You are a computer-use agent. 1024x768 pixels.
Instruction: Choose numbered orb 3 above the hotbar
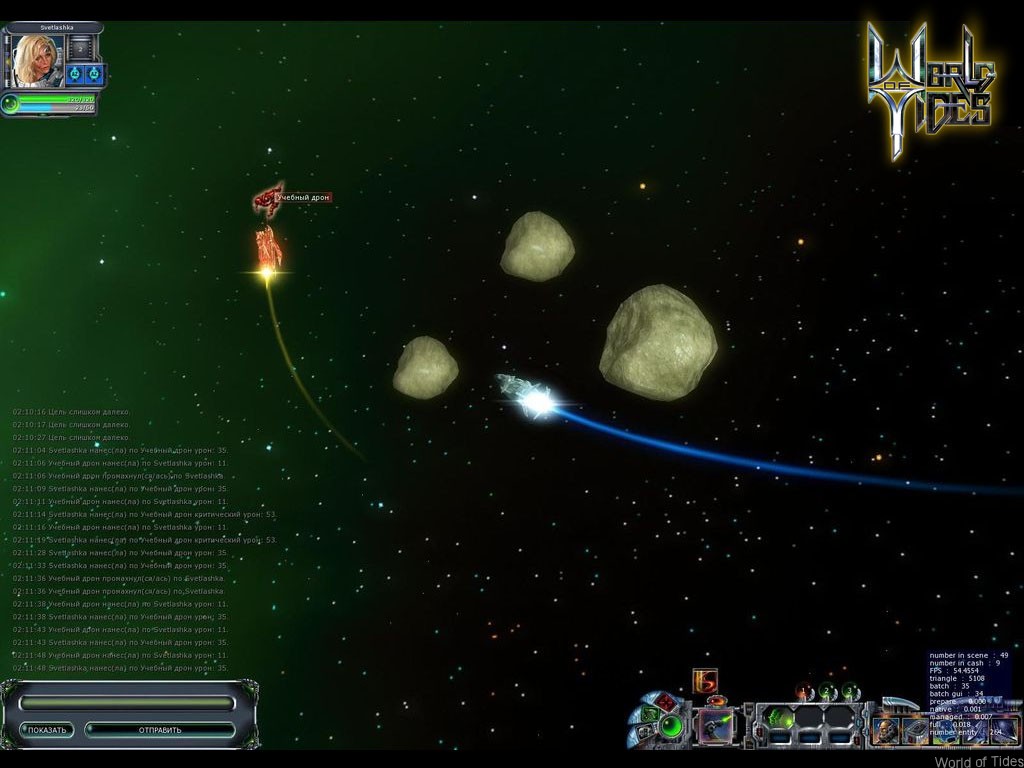coord(850,691)
